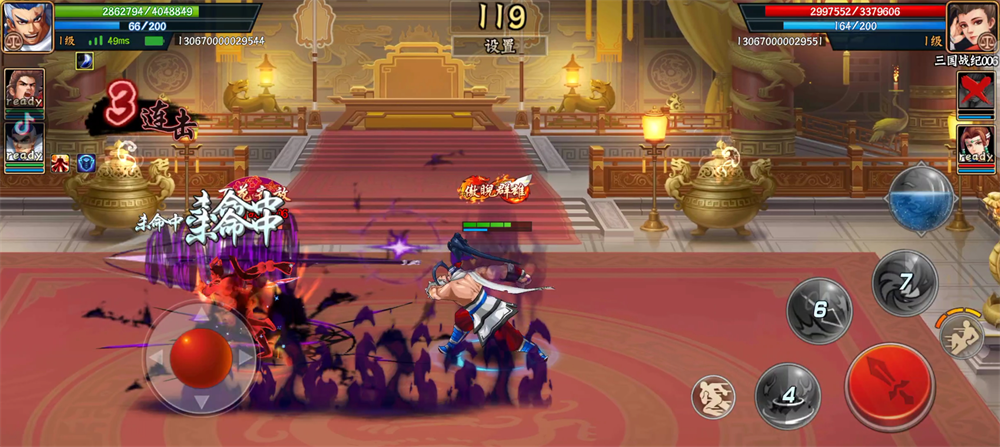Viewport: 1000px width, 447px height.
Task: Use the blue water orb ultimate skill
Action: point(921,198)
